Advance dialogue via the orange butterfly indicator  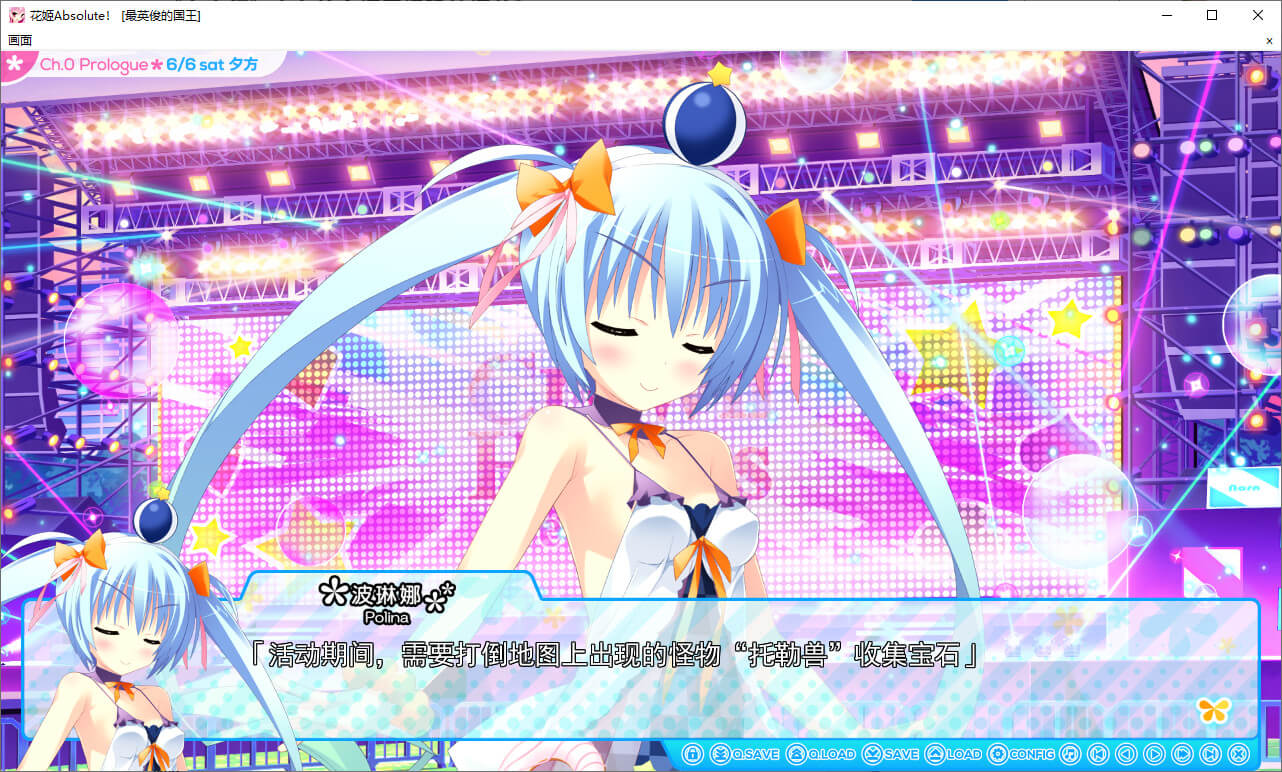coord(1214,710)
